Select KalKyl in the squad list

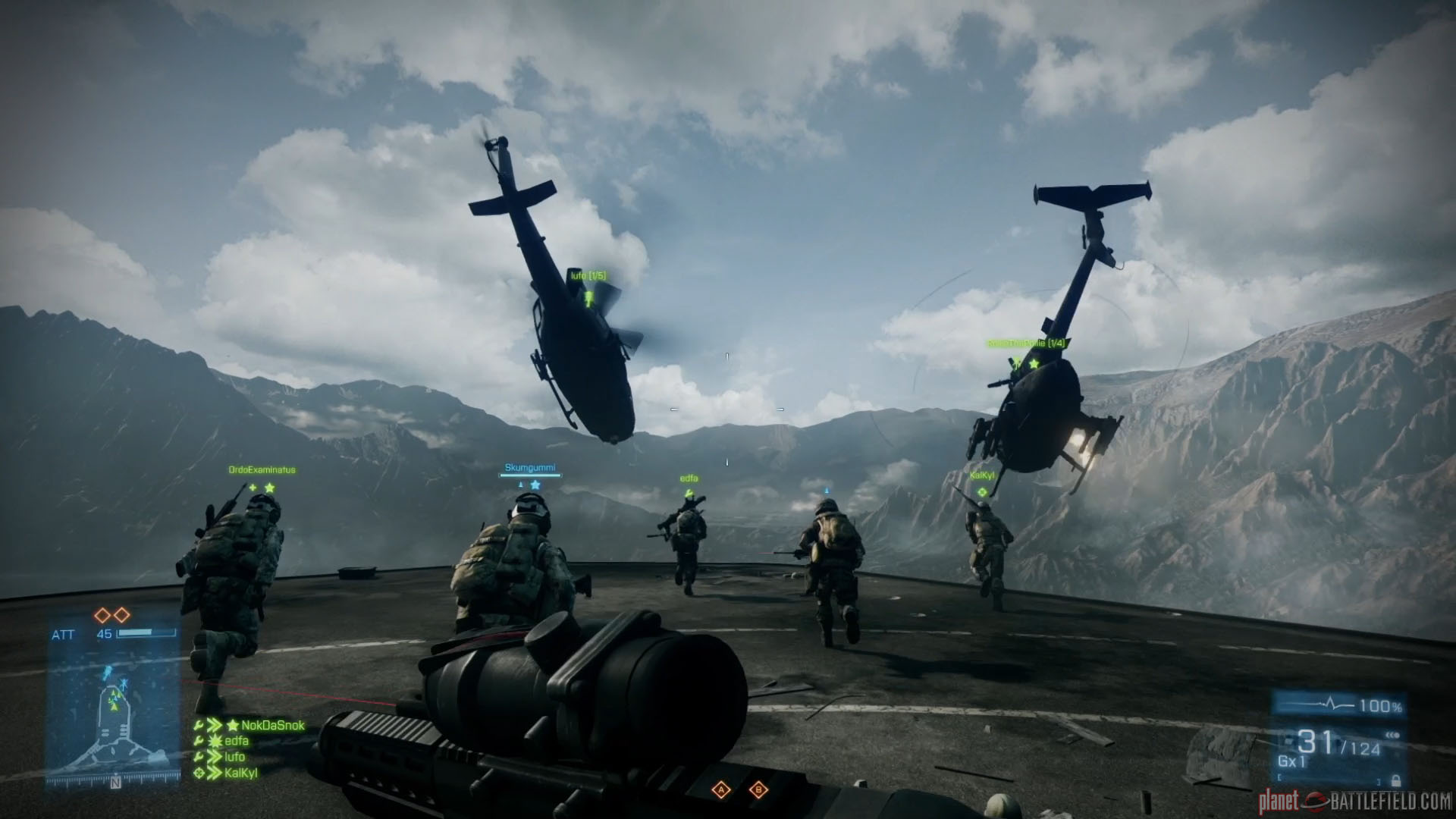(241, 773)
